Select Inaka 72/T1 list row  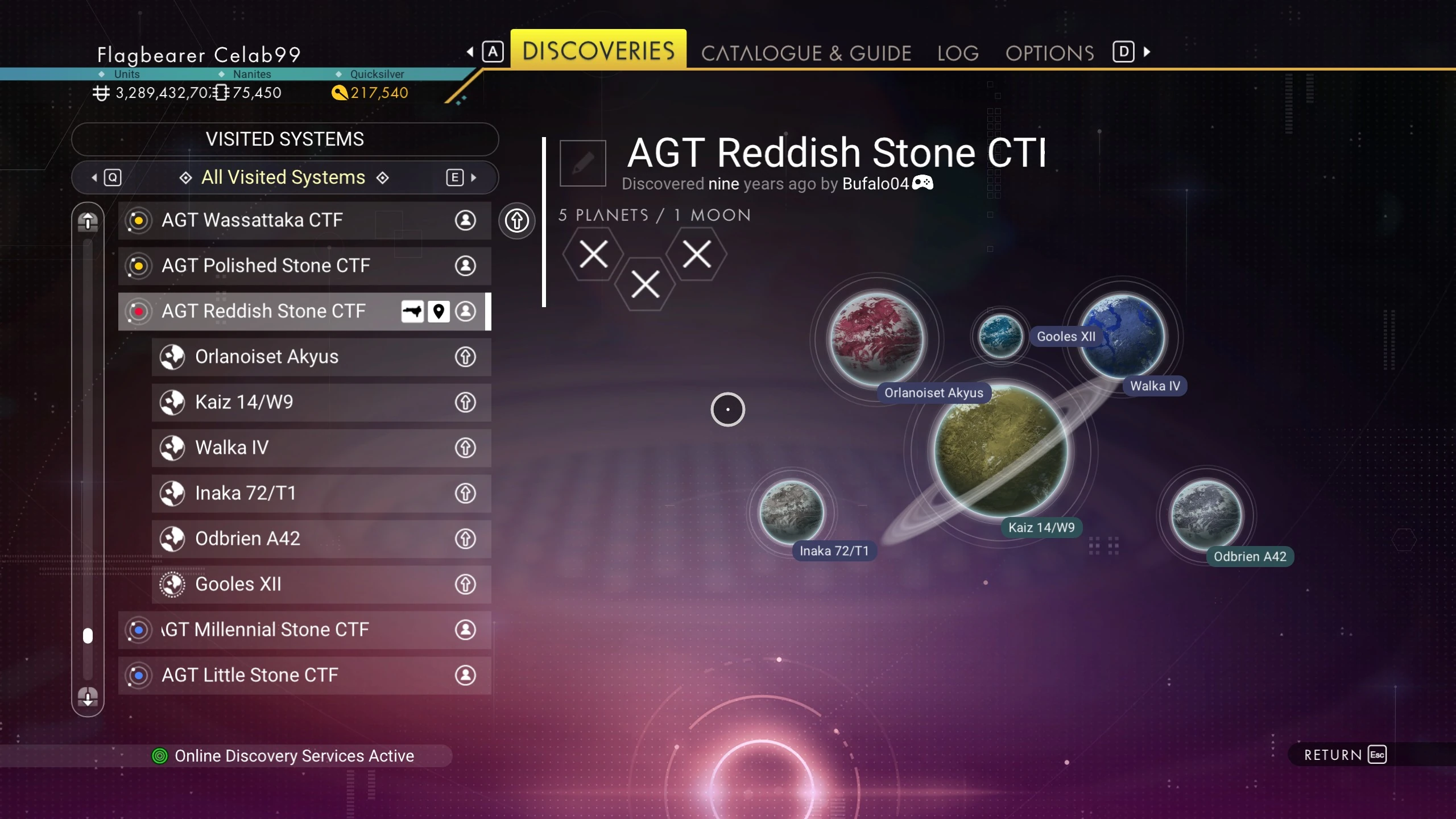pos(321,493)
